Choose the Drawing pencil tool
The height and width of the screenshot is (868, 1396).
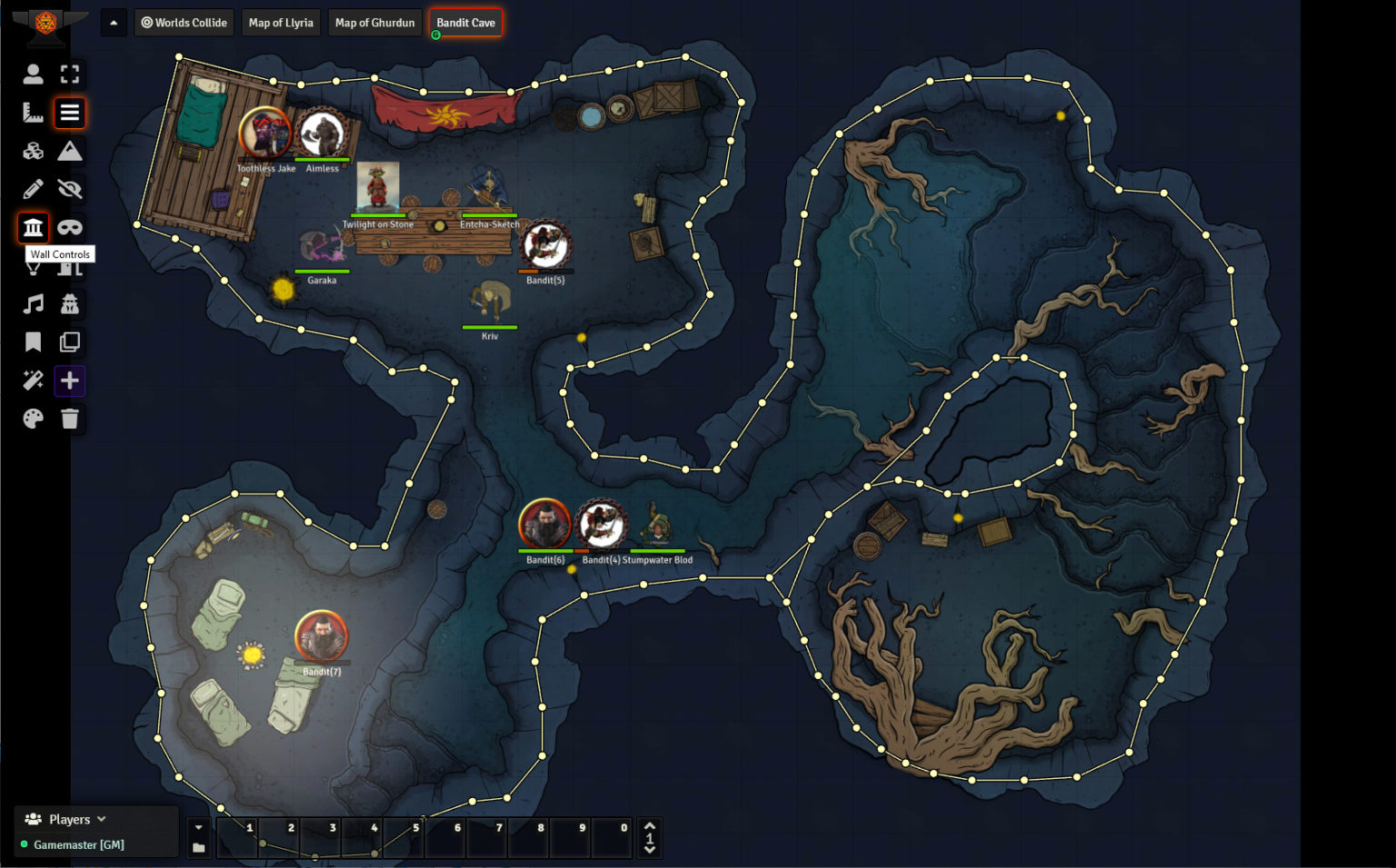pos(33,189)
